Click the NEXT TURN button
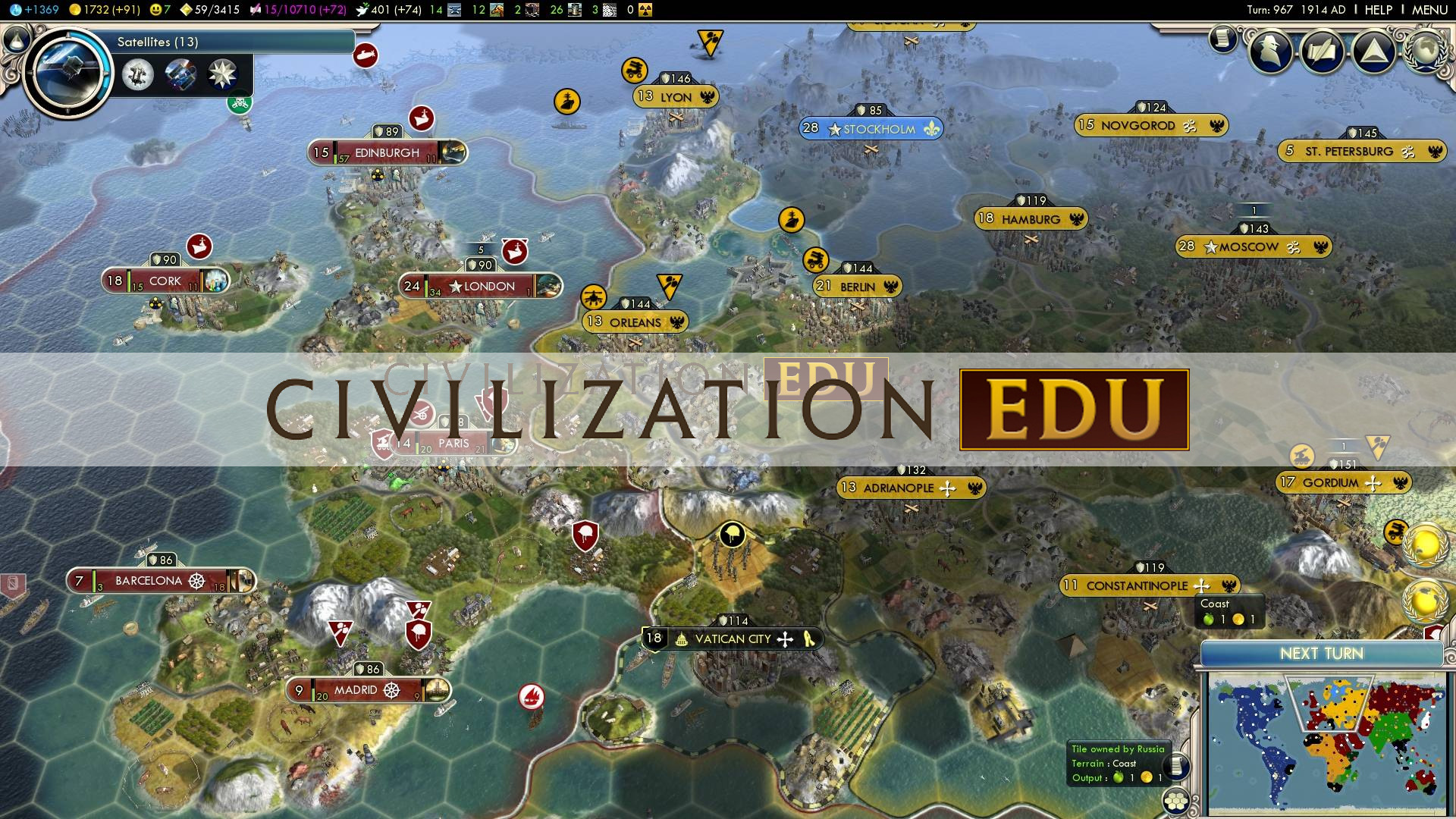 click(1321, 653)
